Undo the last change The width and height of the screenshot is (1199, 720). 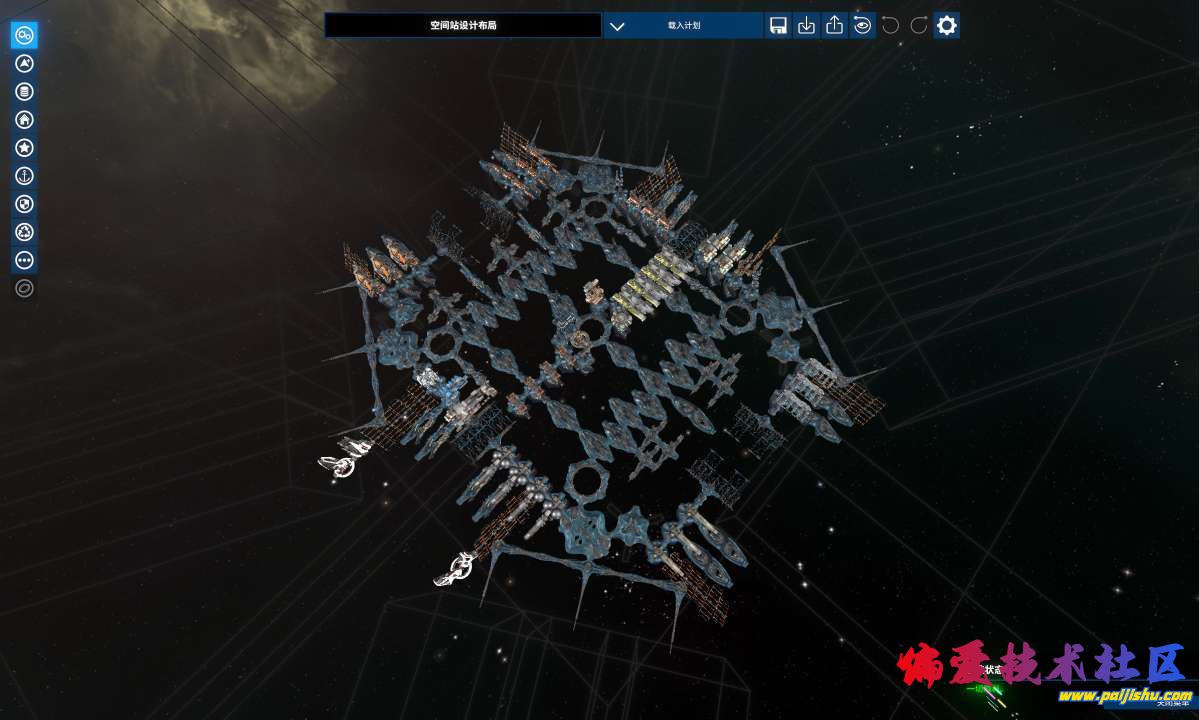(890, 26)
